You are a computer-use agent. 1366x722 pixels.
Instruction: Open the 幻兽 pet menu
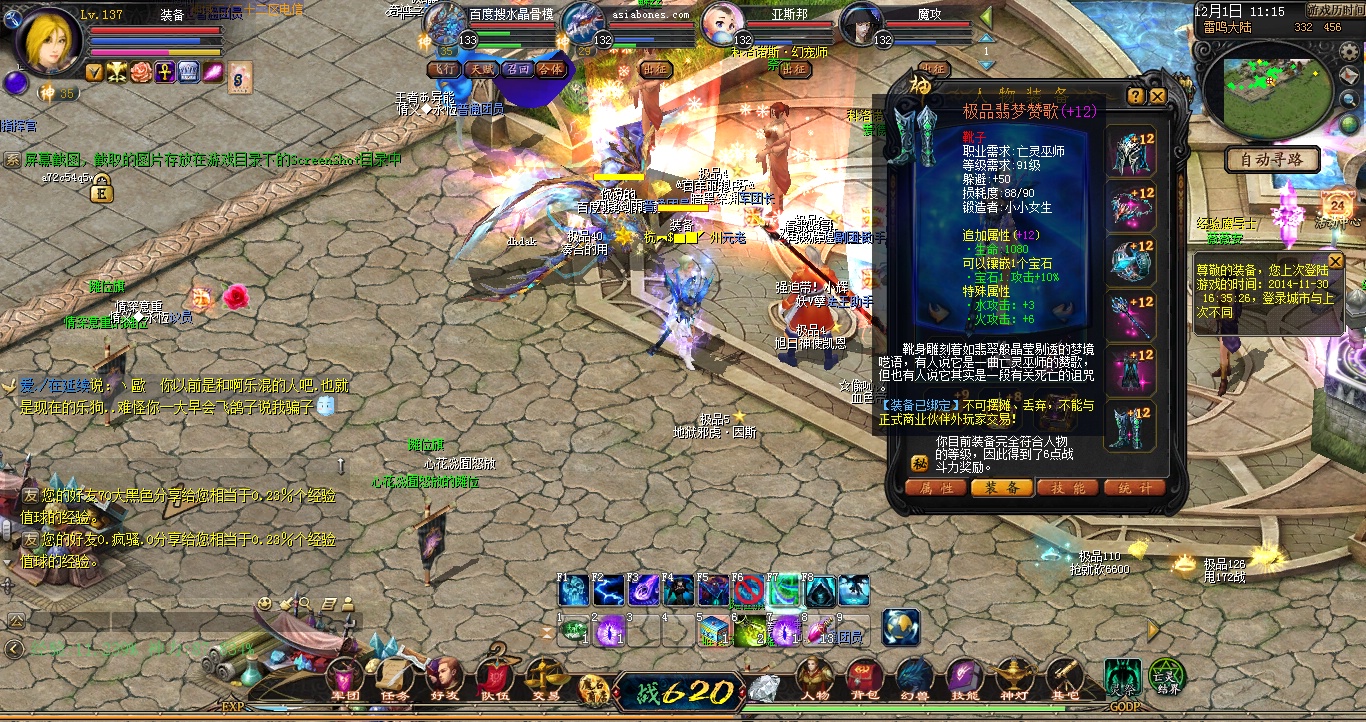click(x=914, y=679)
